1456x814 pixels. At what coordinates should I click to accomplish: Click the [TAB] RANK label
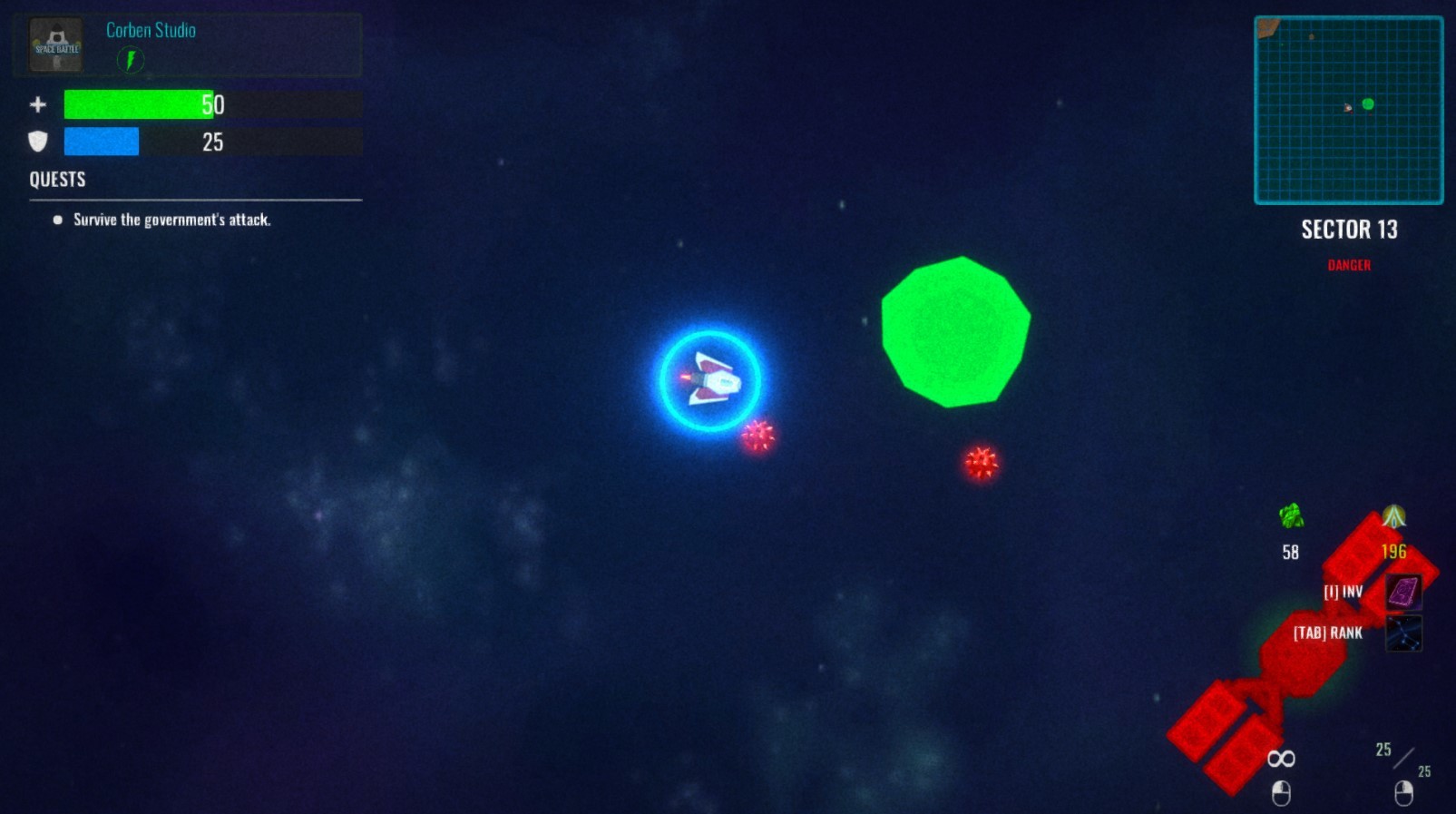point(1328,633)
